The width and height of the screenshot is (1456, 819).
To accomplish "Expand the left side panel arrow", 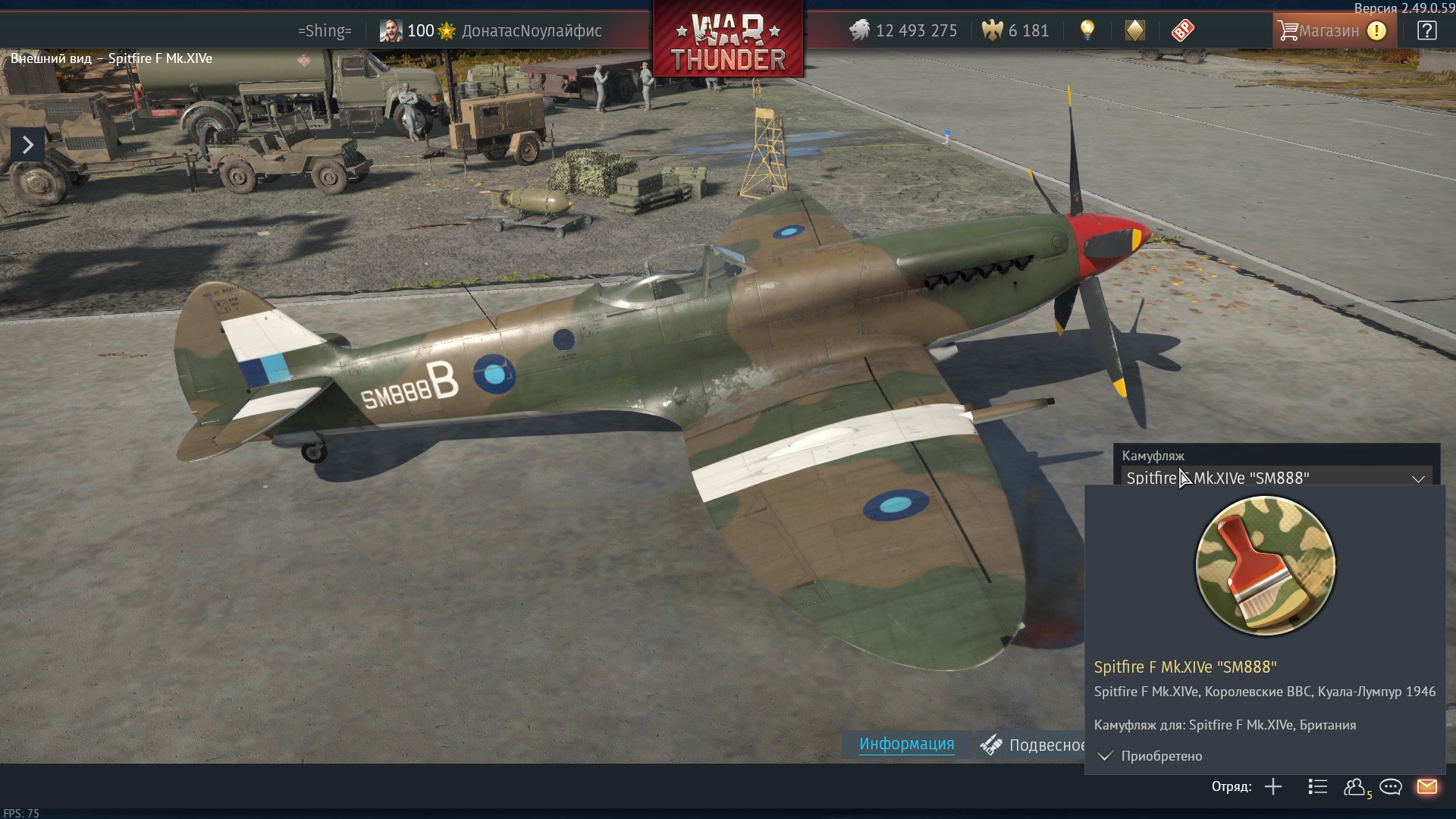I will click(27, 144).
